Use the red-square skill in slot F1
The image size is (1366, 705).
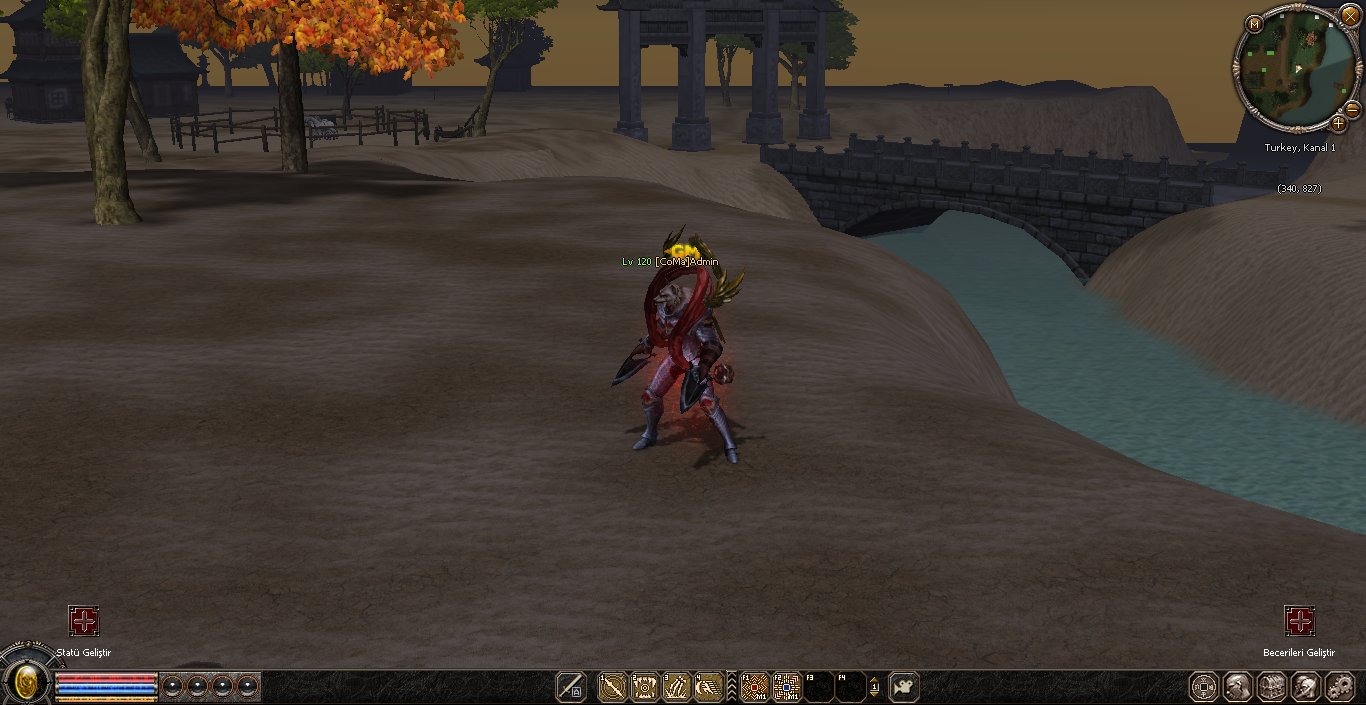pyautogui.click(x=755, y=687)
